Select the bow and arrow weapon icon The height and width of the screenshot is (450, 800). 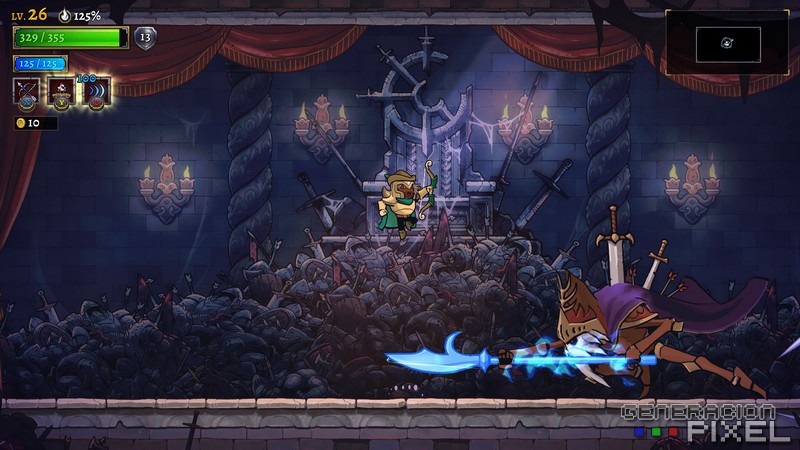[x=27, y=92]
